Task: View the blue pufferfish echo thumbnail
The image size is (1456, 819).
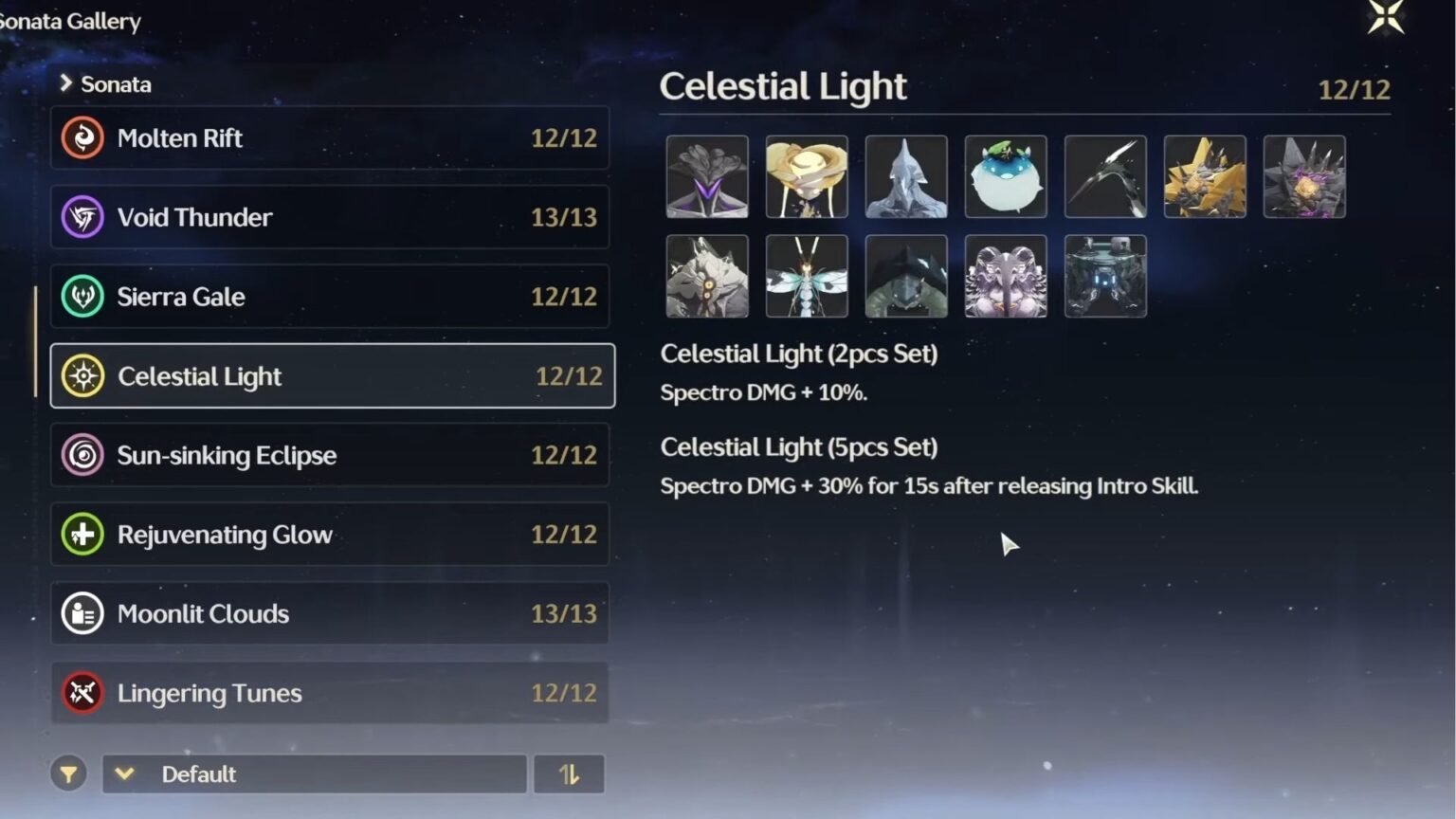Action: 1006,177
